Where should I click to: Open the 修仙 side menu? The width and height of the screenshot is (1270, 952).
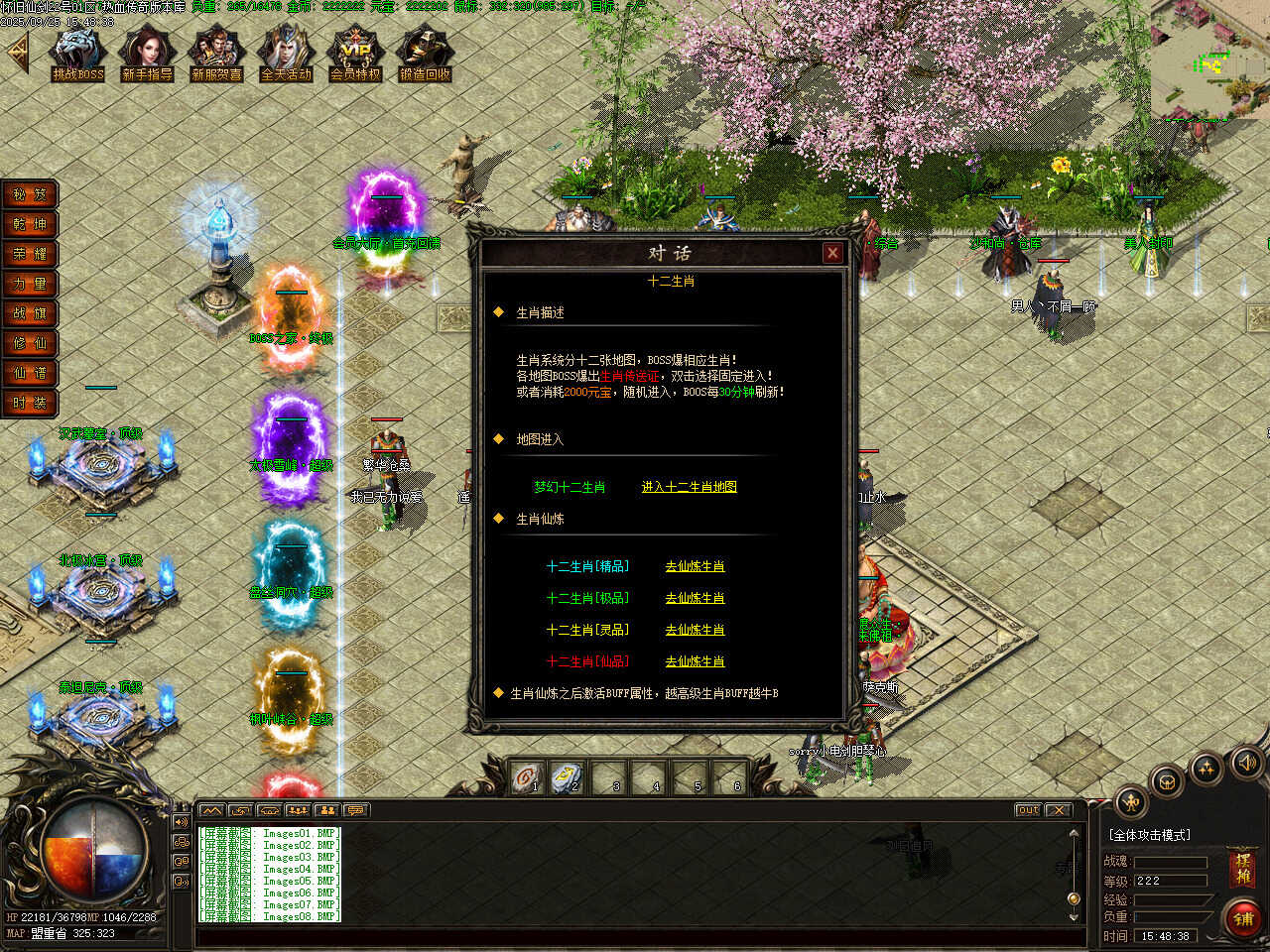point(30,343)
